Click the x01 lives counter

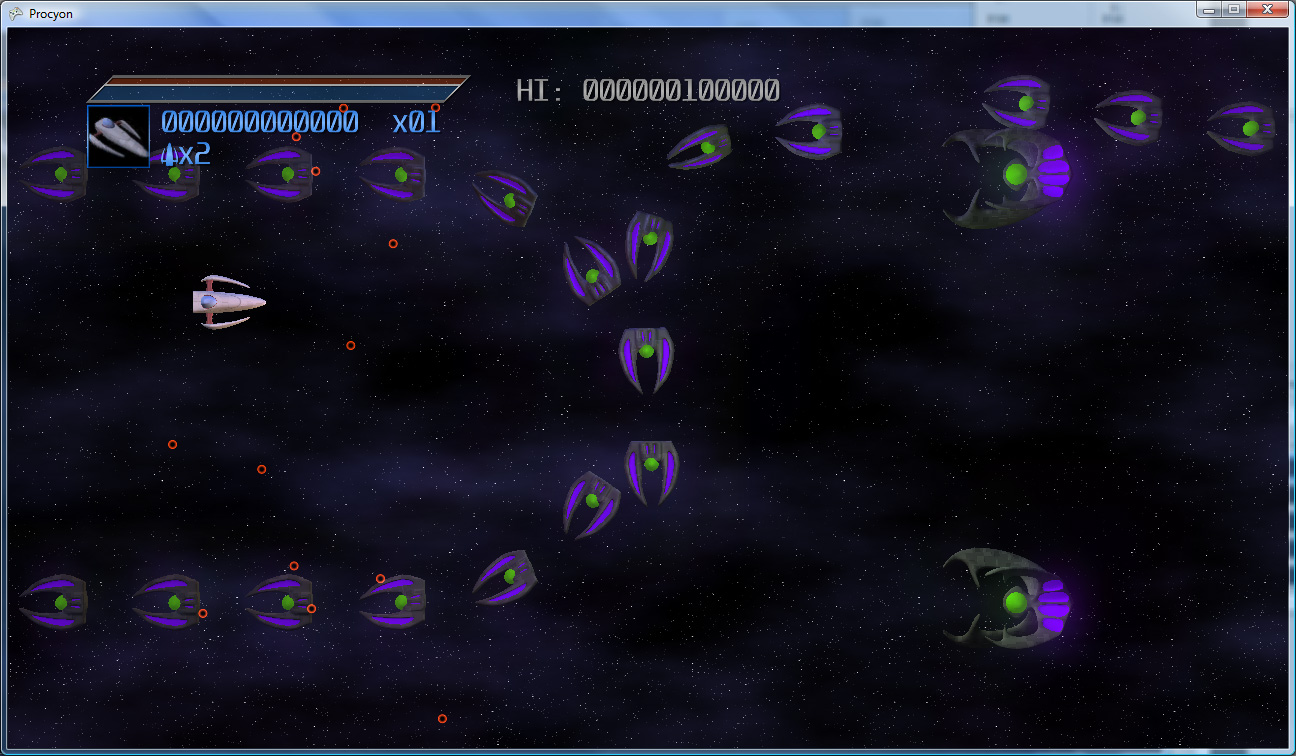[417, 120]
